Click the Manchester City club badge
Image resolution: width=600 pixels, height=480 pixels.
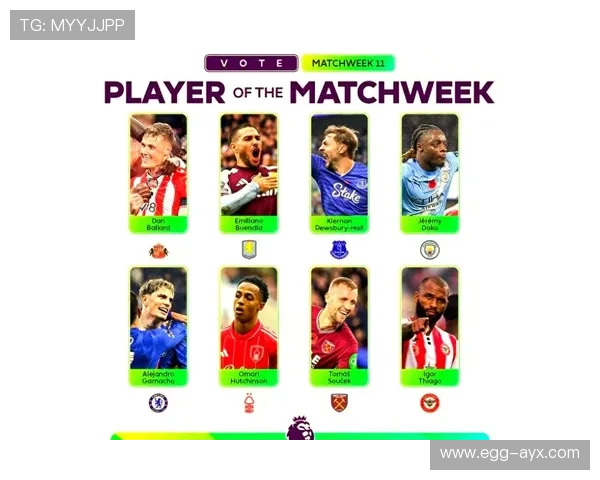tap(430, 250)
